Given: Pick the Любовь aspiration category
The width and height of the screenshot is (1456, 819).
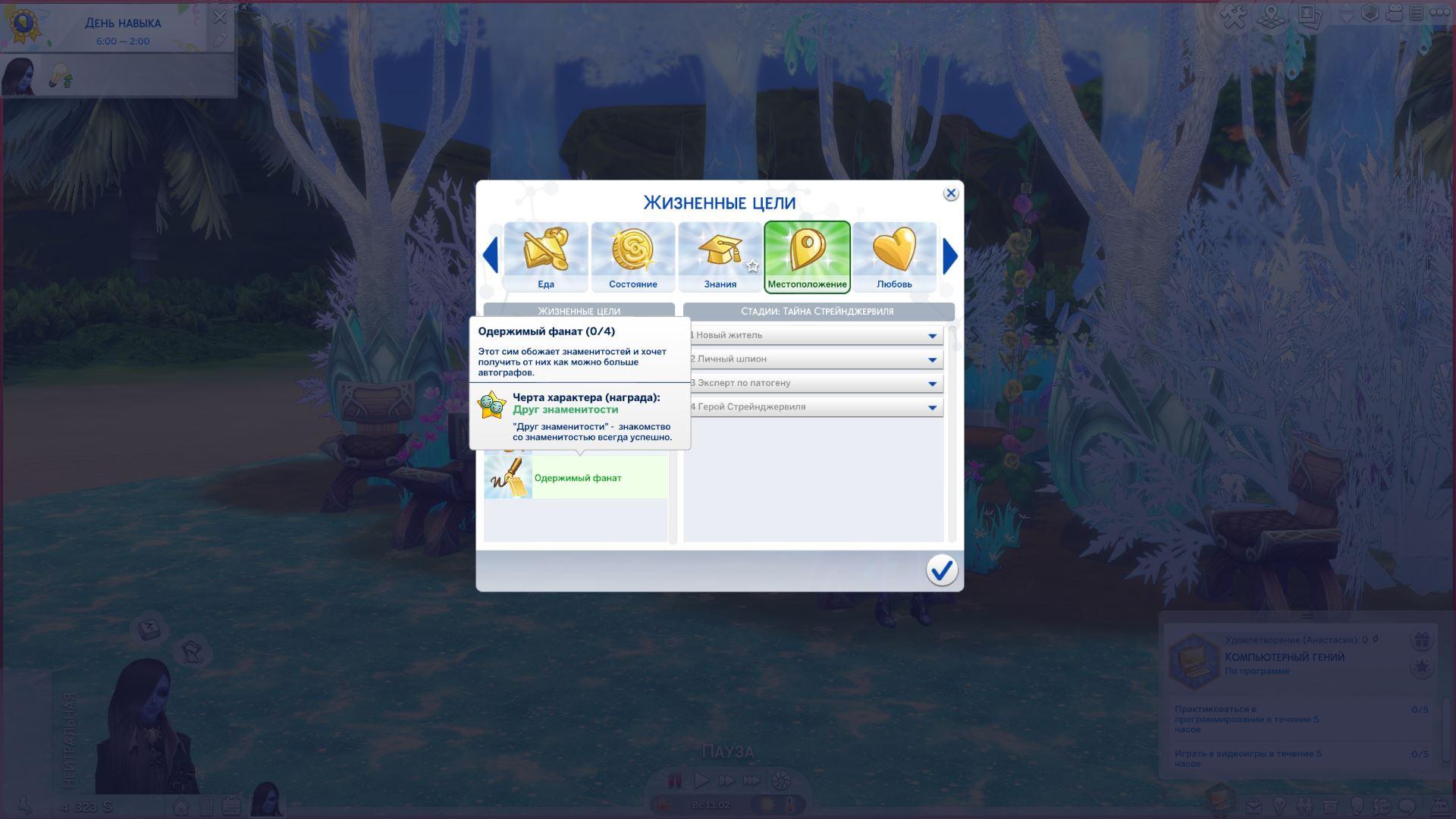Looking at the screenshot, I should [894, 256].
